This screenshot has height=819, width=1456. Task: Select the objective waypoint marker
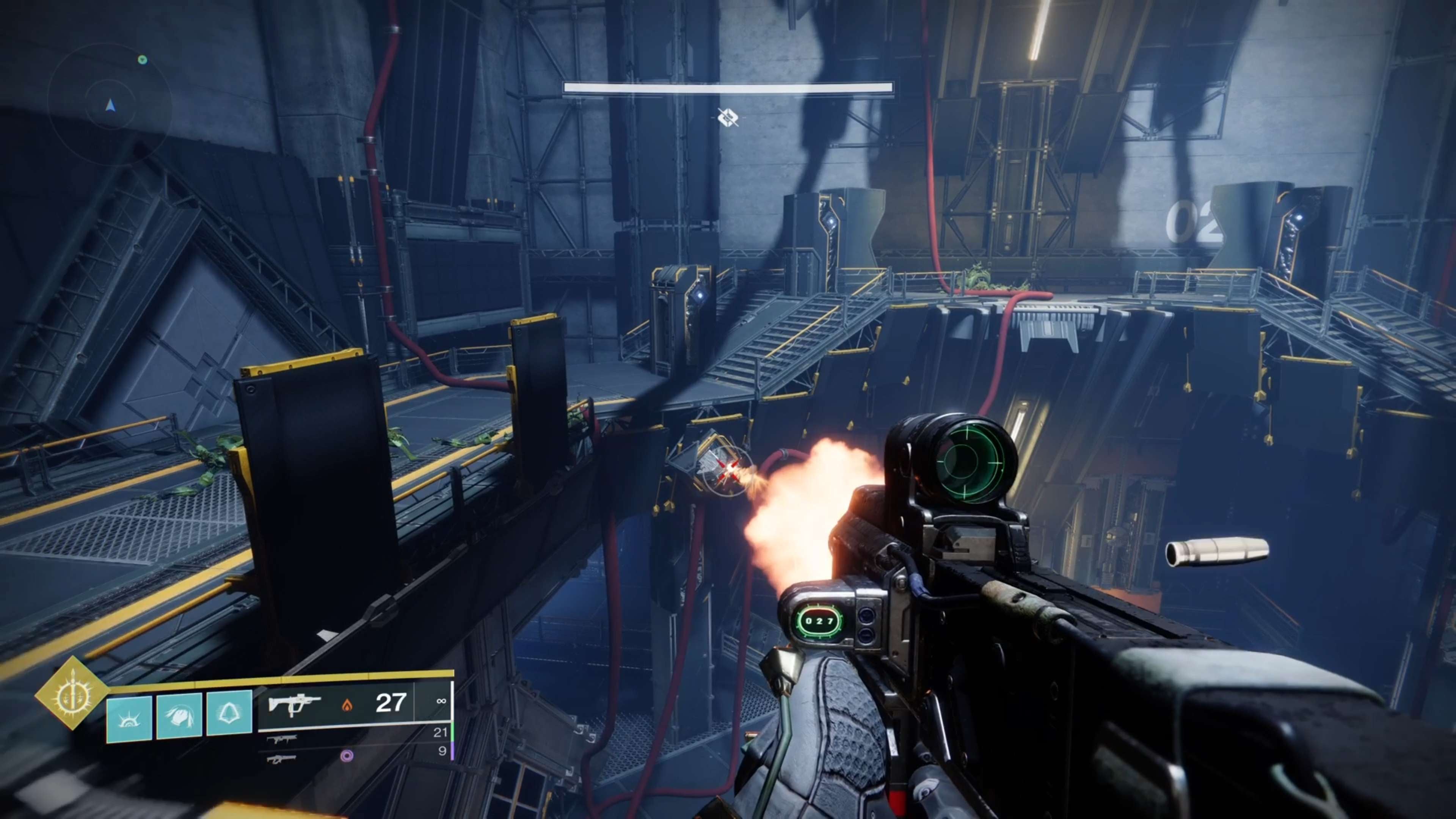728,118
